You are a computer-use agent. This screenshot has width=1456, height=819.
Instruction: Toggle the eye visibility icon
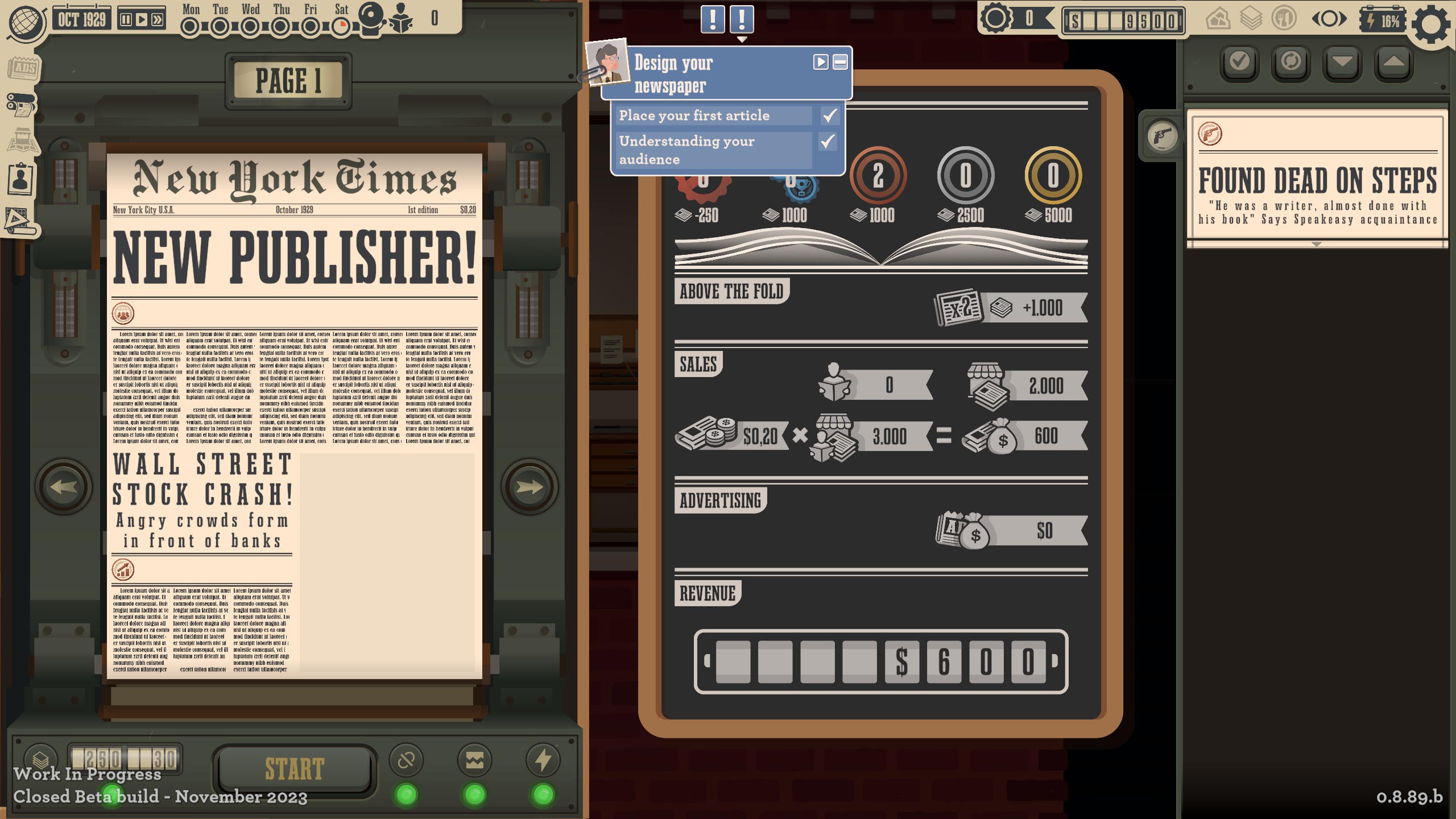(x=1329, y=19)
